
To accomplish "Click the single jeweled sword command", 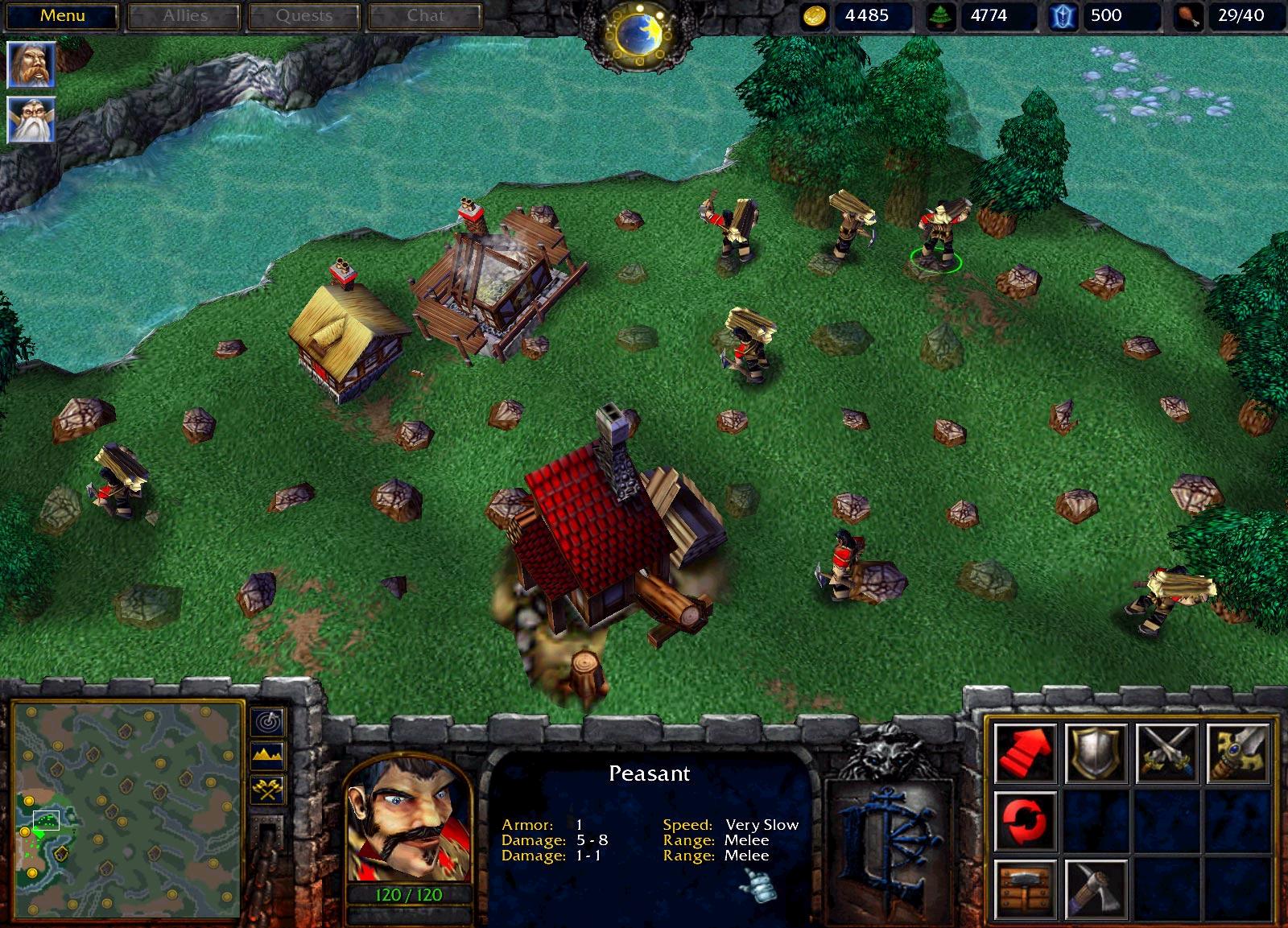I will coord(1237,753).
